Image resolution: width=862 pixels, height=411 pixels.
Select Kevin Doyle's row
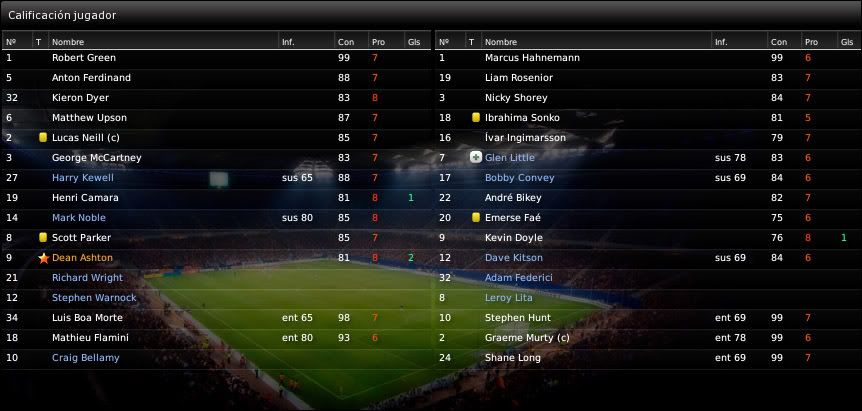click(x=515, y=238)
